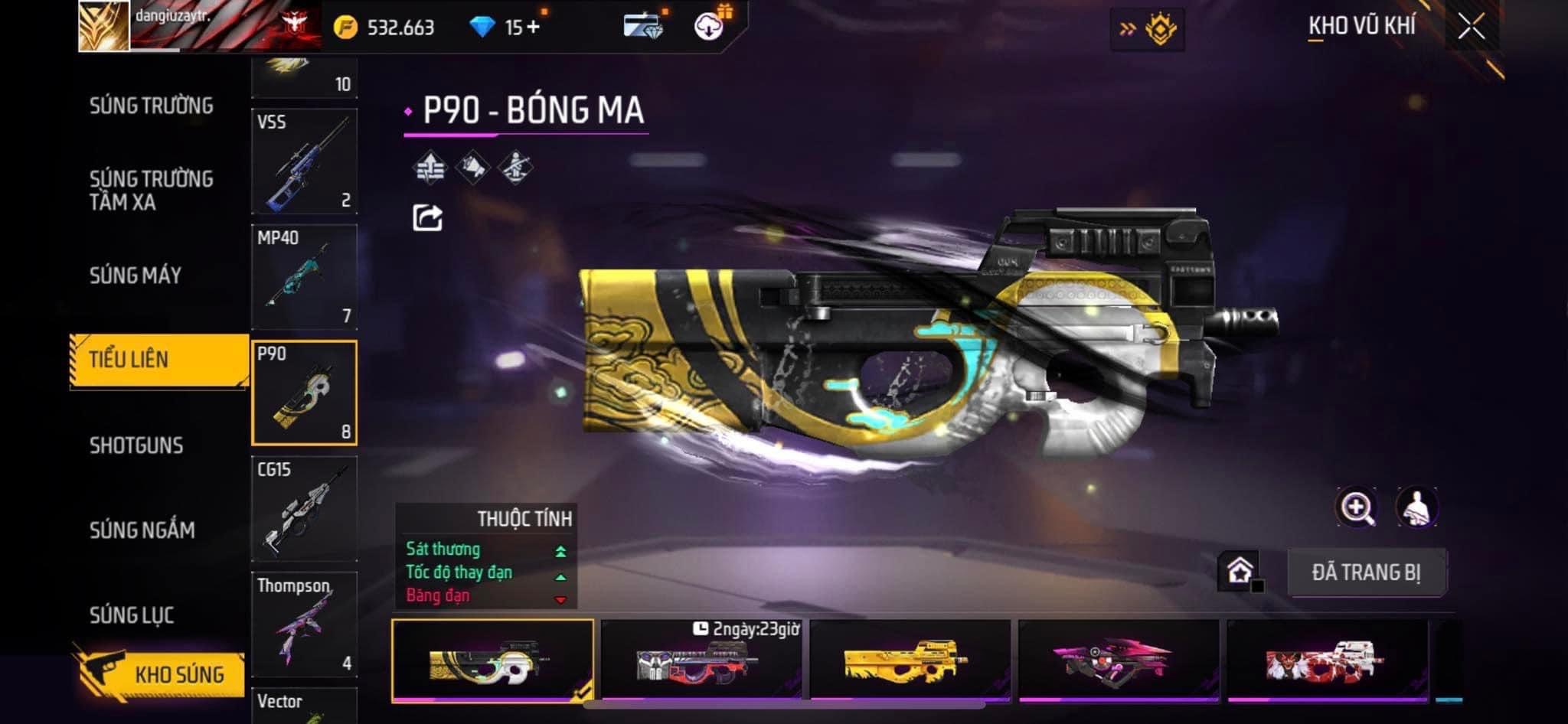Select the solid gold P90 skin thumbnail
Viewport: 1568px width, 724px height.
pyautogui.click(x=909, y=660)
